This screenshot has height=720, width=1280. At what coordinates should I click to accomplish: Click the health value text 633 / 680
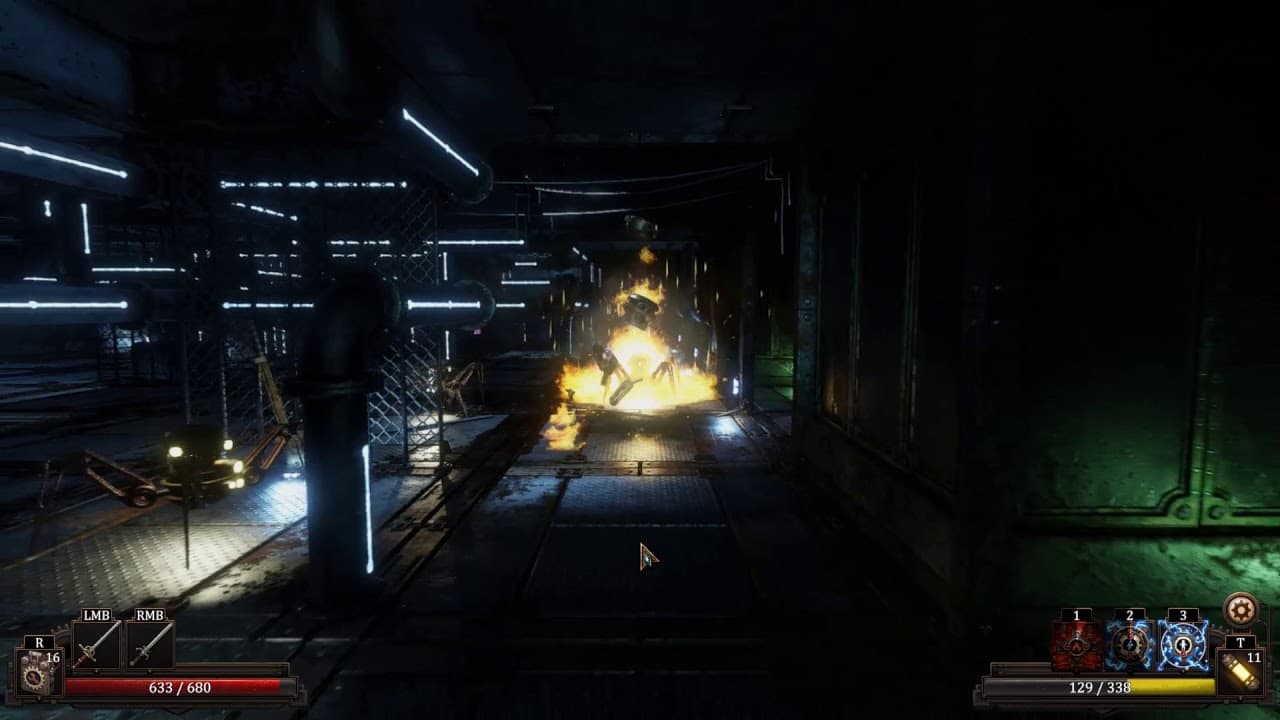coord(180,687)
